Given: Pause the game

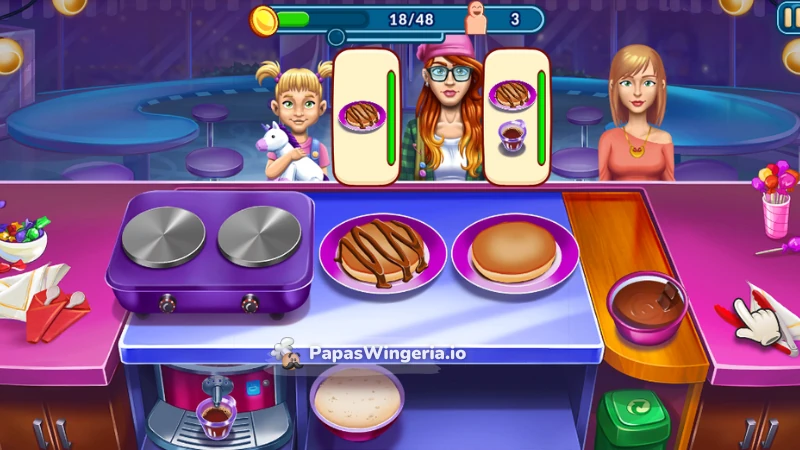Looking at the screenshot, I should [x=789, y=18].
